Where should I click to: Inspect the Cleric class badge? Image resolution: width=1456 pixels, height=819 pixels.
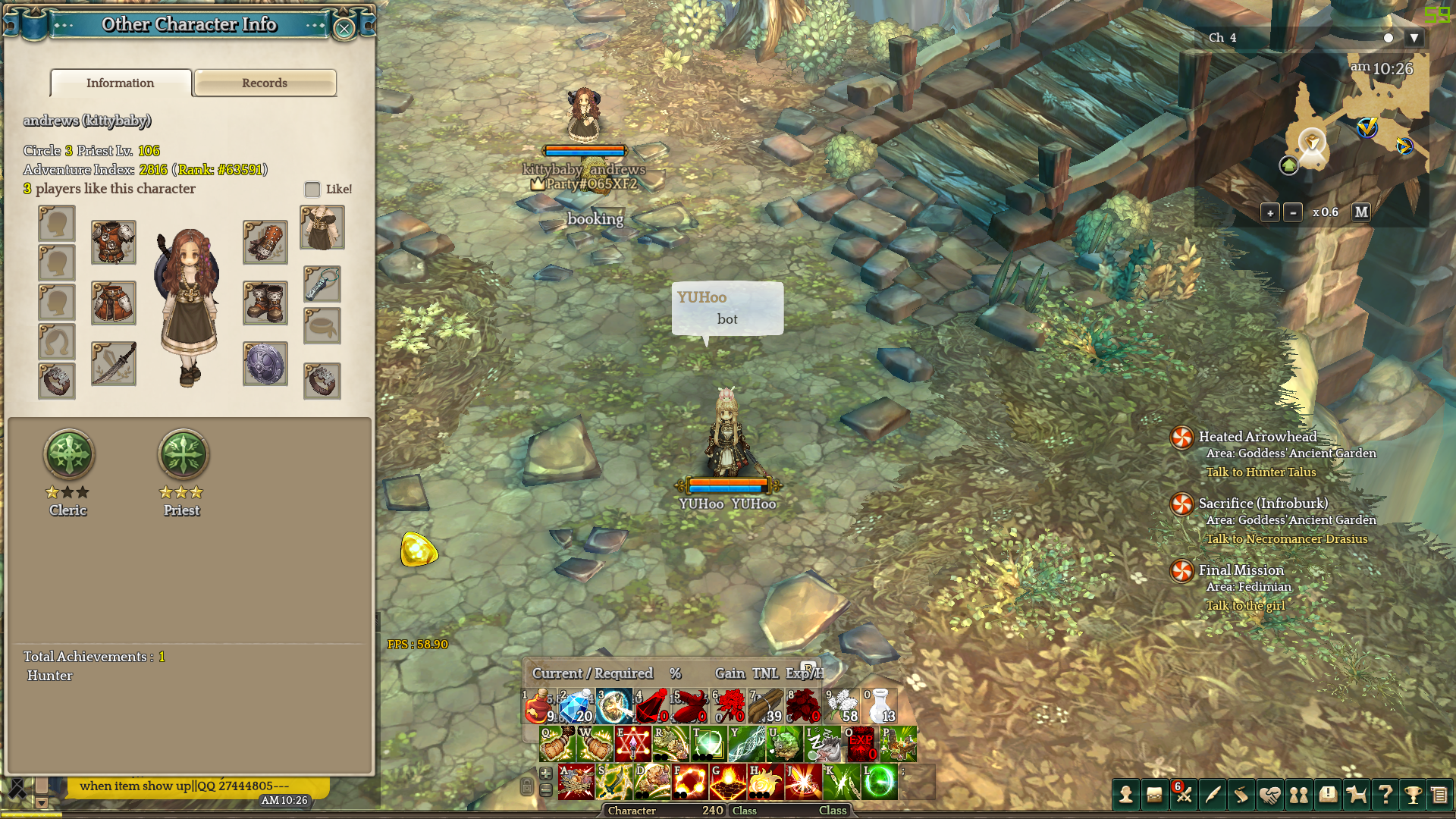point(69,454)
